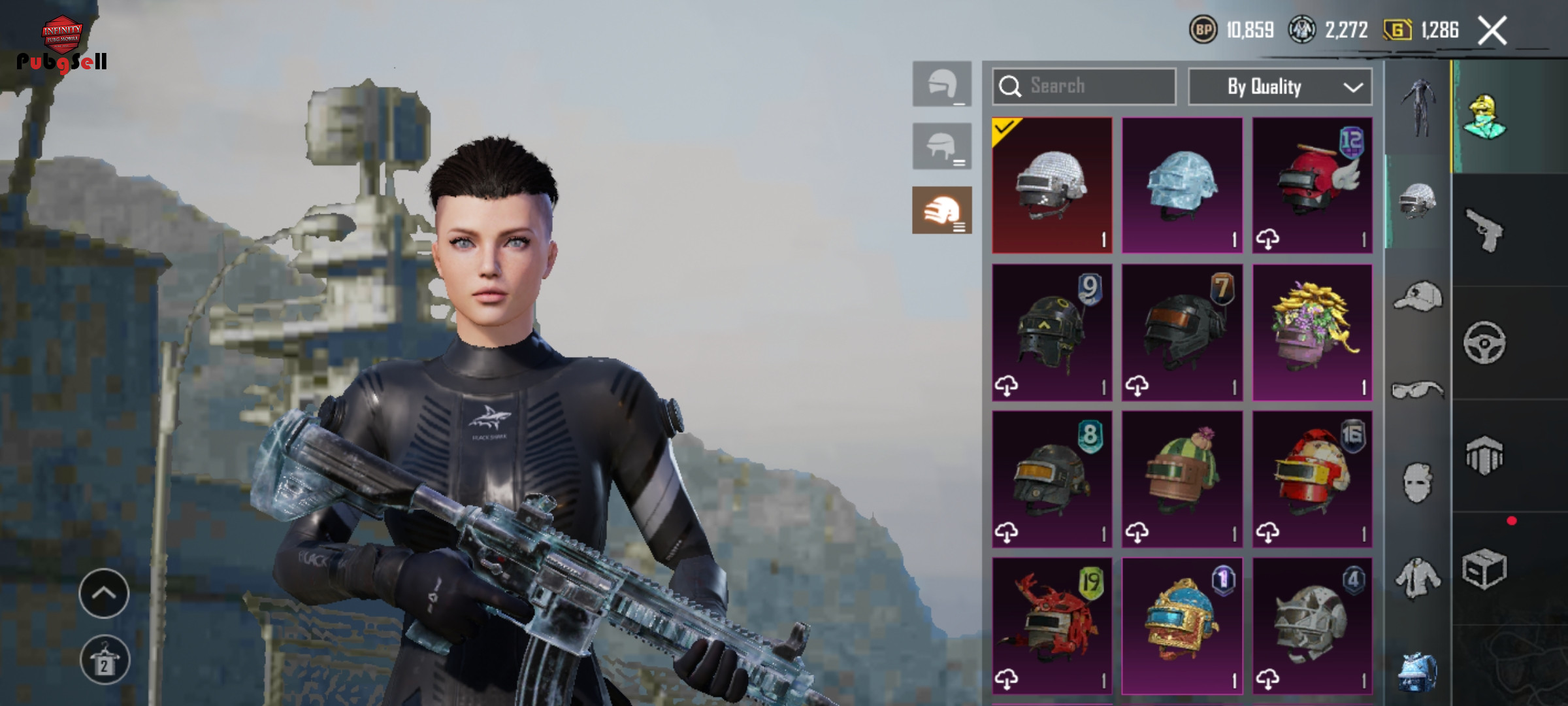Show the cap headwear category

[1417, 297]
